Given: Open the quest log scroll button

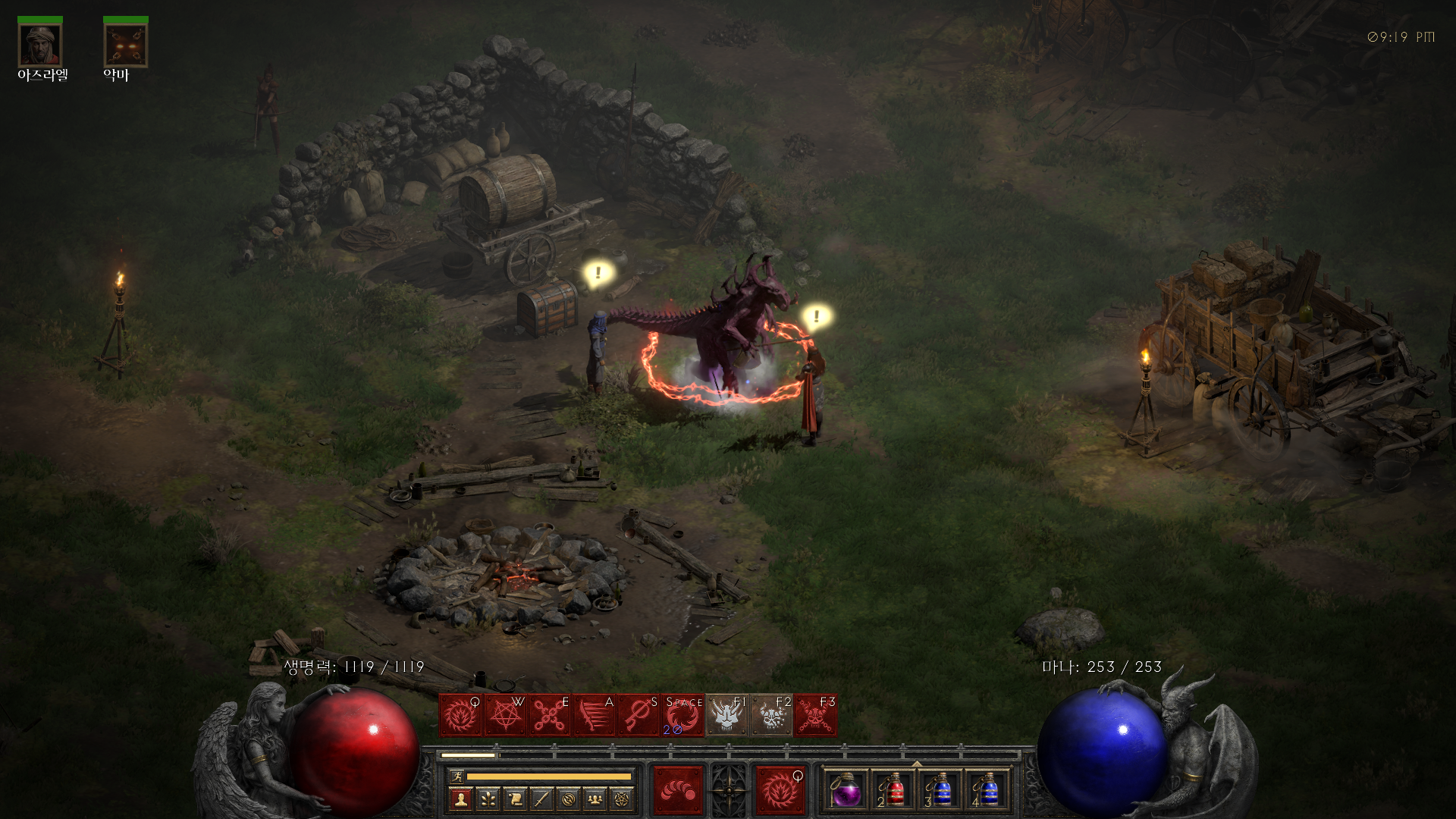Looking at the screenshot, I should (x=515, y=799).
